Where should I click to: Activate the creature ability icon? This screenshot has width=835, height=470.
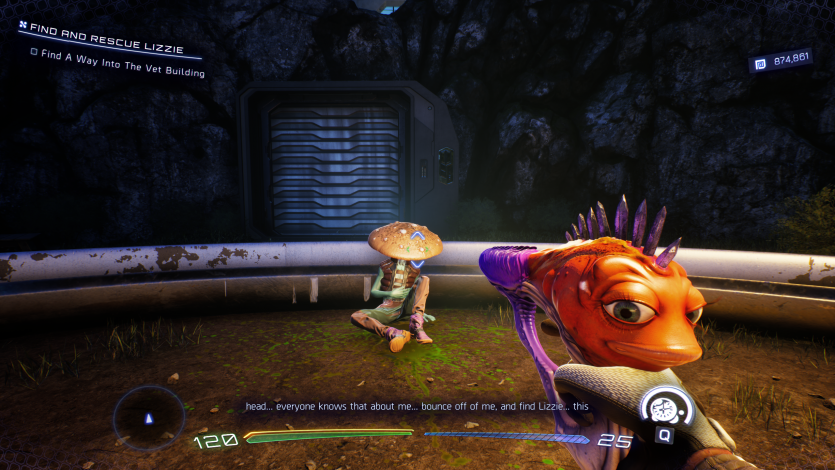(x=663, y=408)
